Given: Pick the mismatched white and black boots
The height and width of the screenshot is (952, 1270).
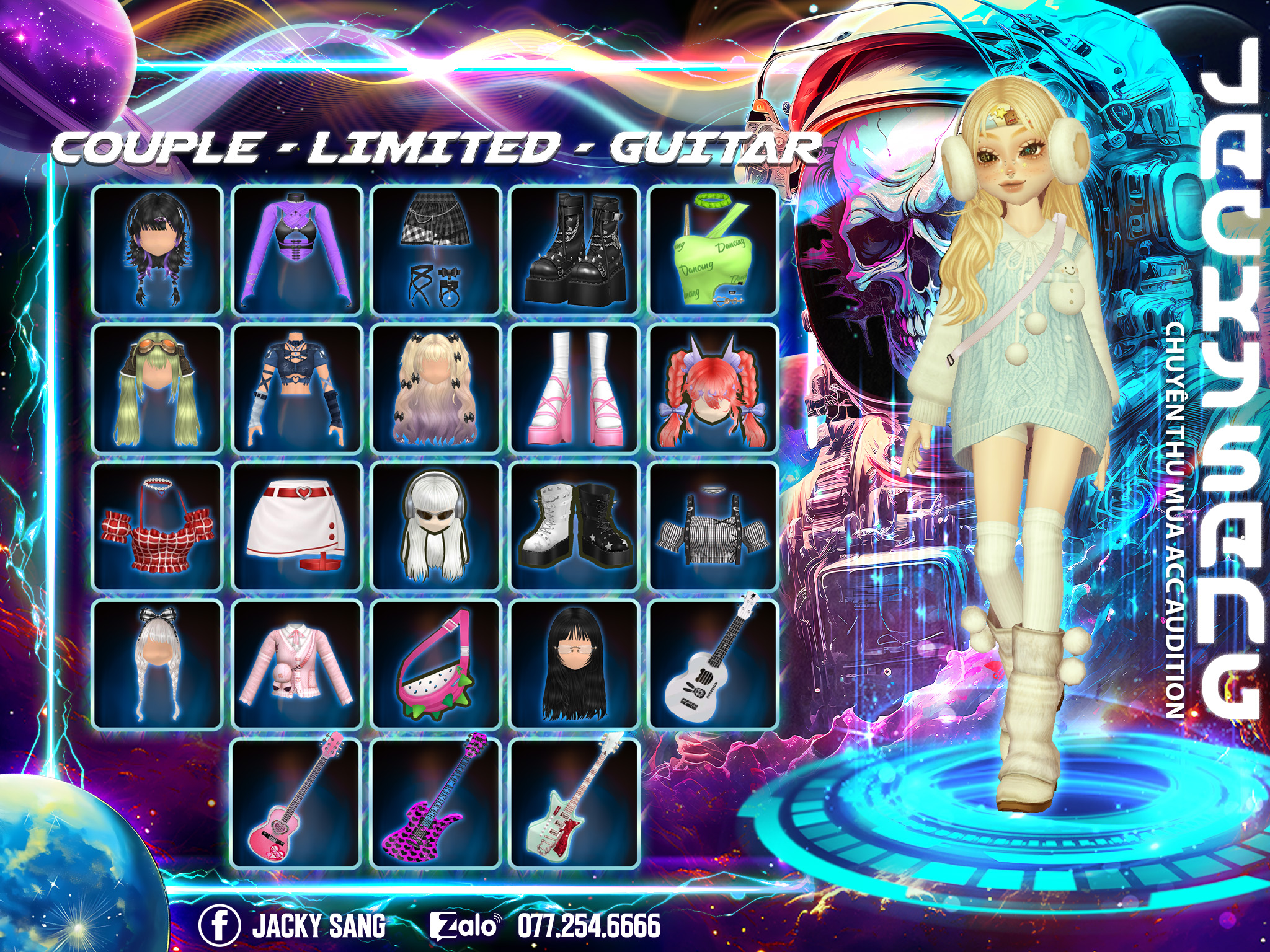Looking at the screenshot, I should coord(575,526).
